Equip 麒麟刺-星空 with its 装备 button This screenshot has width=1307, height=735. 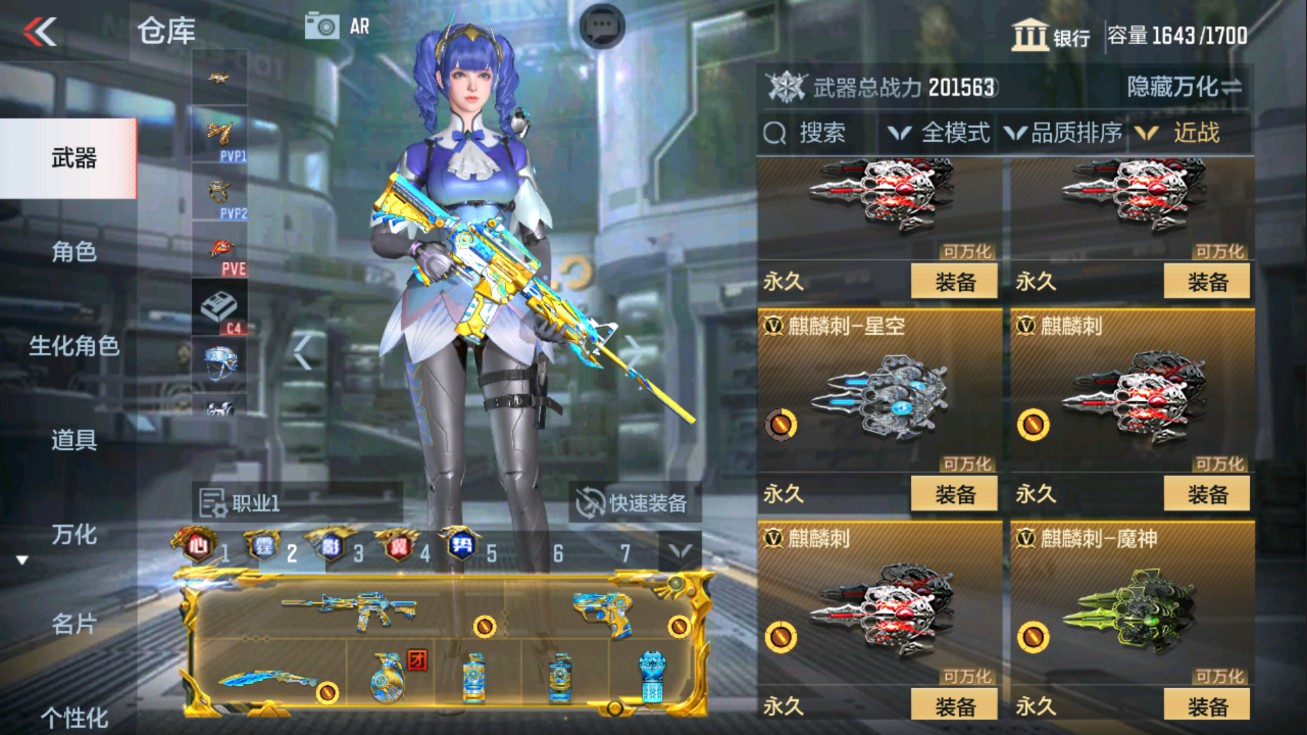[956, 492]
